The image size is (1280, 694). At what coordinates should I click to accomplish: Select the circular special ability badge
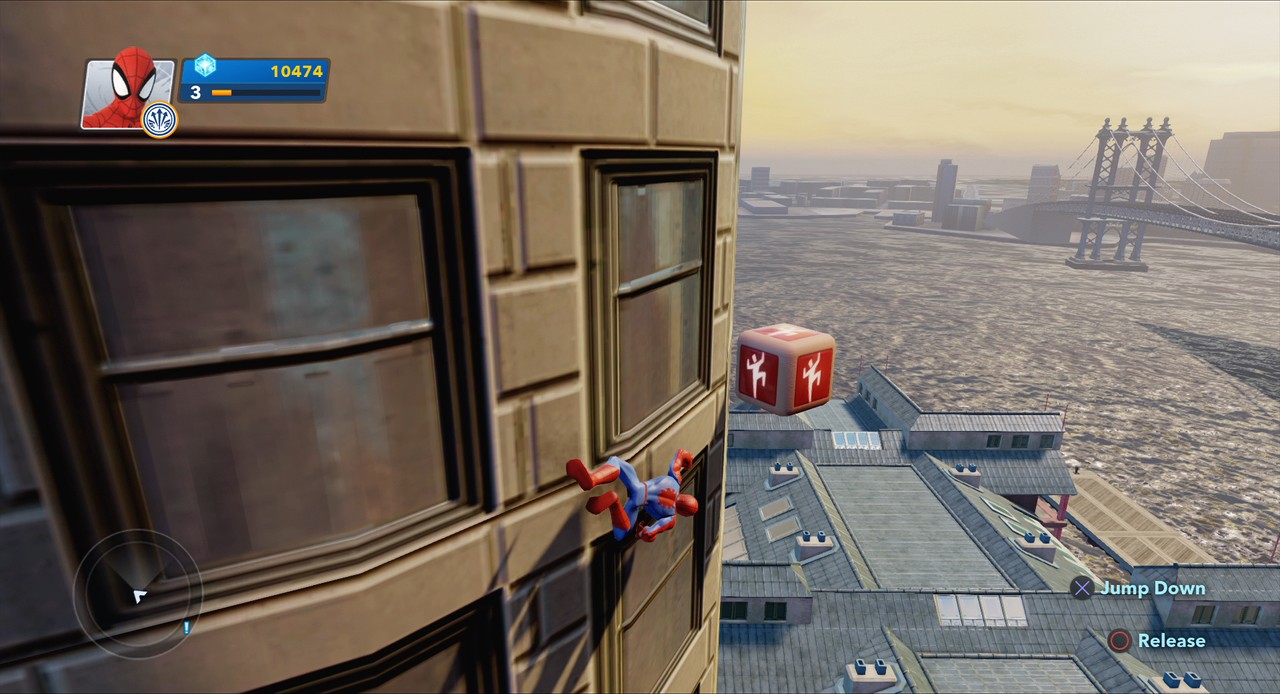160,120
